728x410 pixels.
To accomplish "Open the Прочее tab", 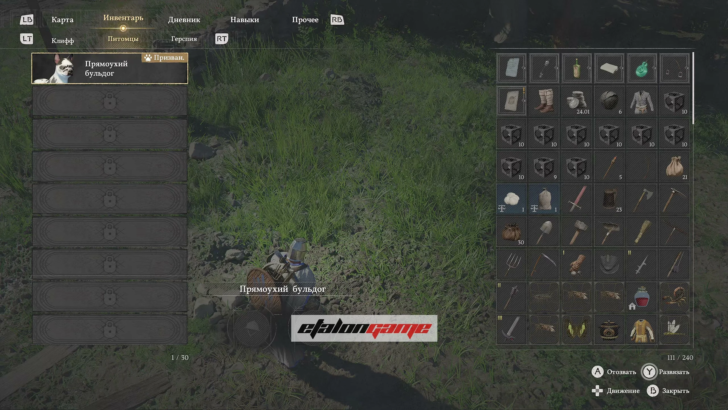I will pos(306,20).
